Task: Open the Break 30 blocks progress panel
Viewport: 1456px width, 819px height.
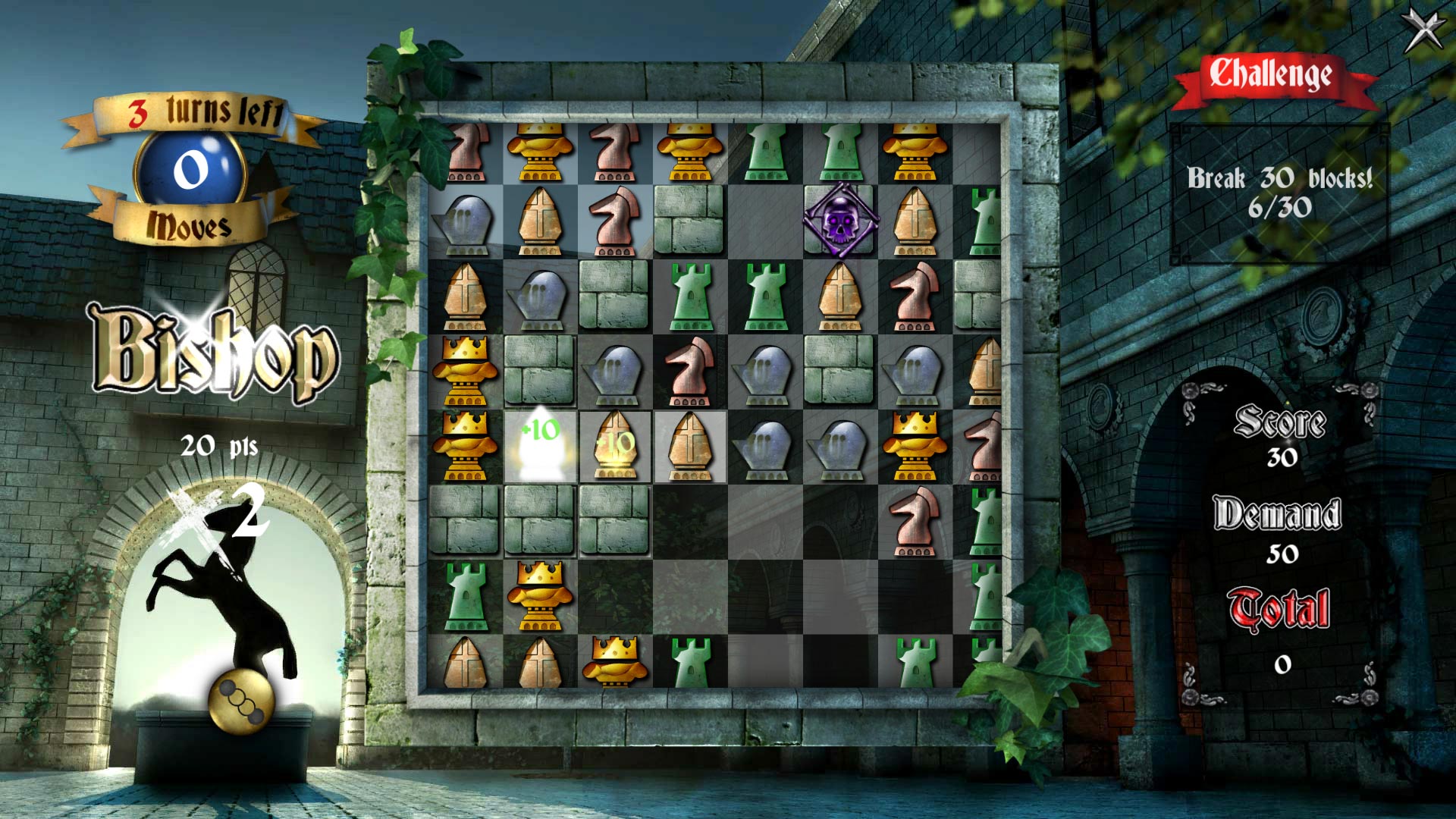Action: 1282,186
